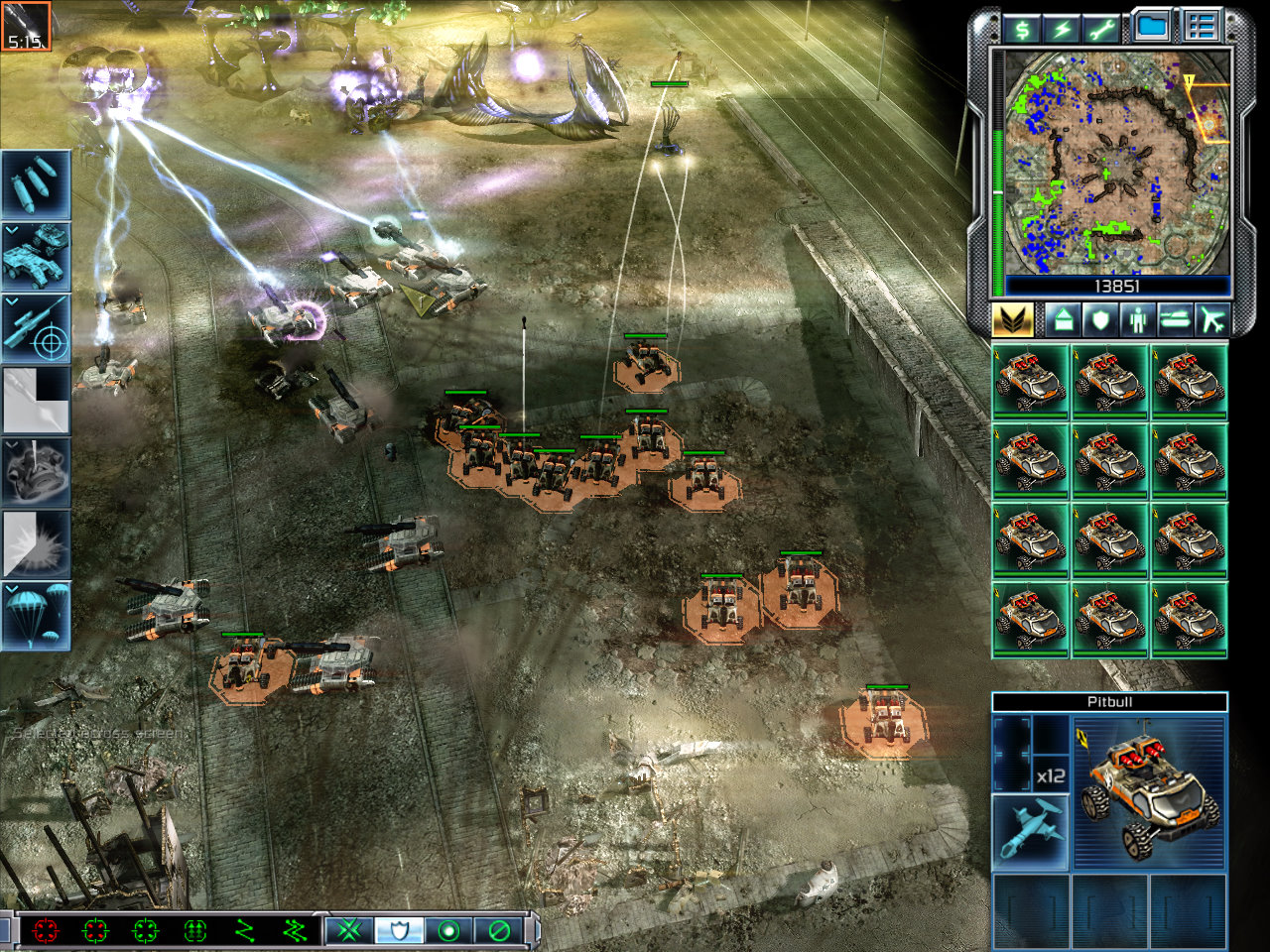Open the blue folder menu button
The height and width of the screenshot is (952, 1270).
point(1151,28)
